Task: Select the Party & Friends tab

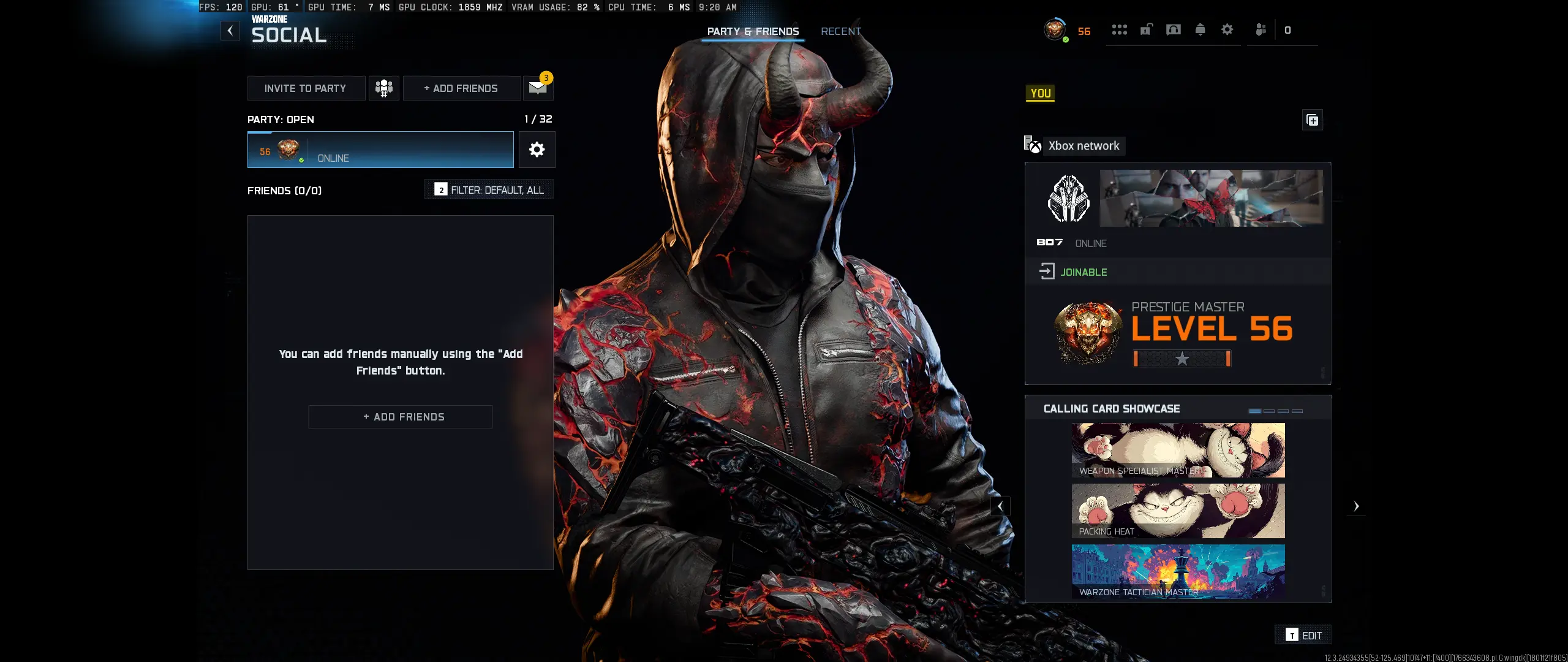Action: pos(753,31)
